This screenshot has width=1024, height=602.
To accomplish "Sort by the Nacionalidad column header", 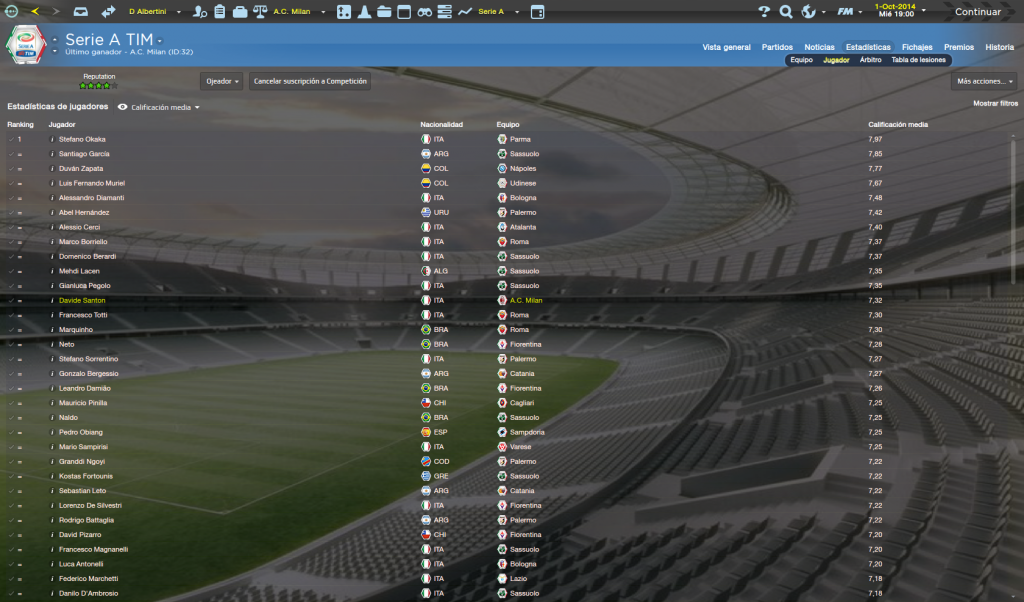I will pyautogui.click(x=441, y=124).
